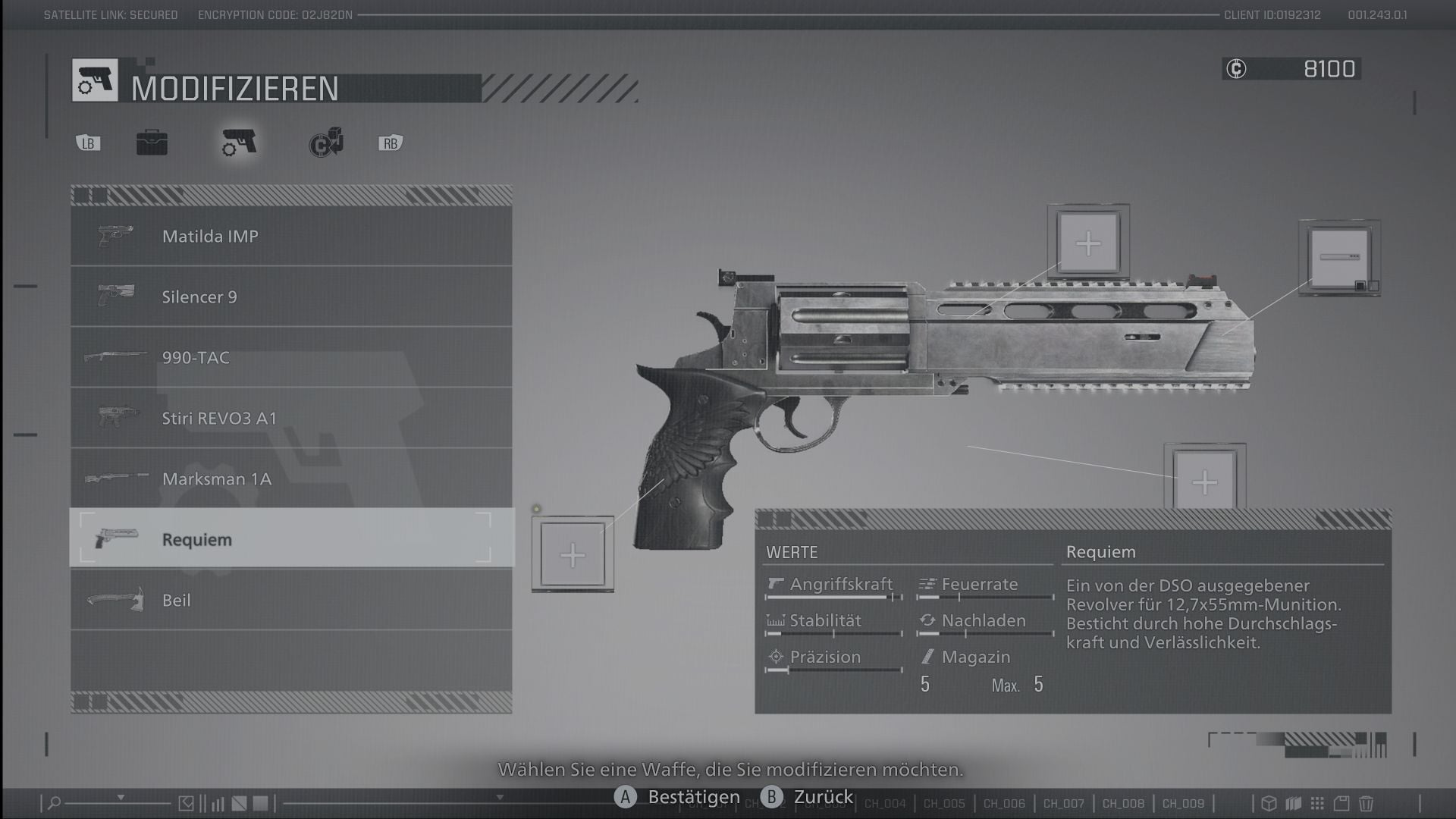Switch to the credits exchange tab
The image size is (1456, 819).
(326, 143)
